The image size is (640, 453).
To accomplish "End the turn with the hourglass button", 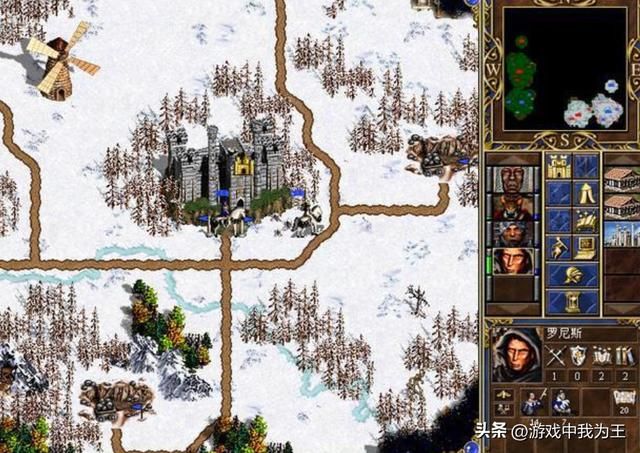I will [x=572, y=301].
